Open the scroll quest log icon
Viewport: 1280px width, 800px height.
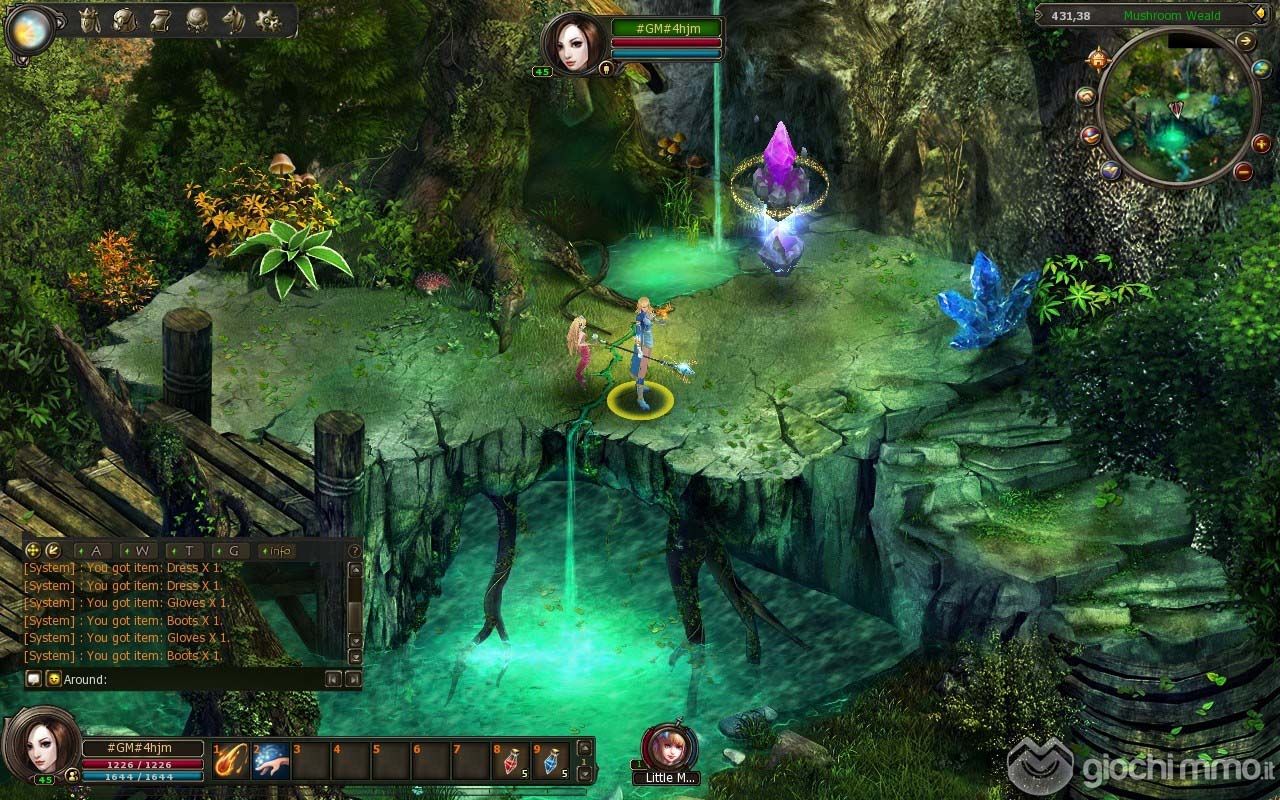(161, 20)
